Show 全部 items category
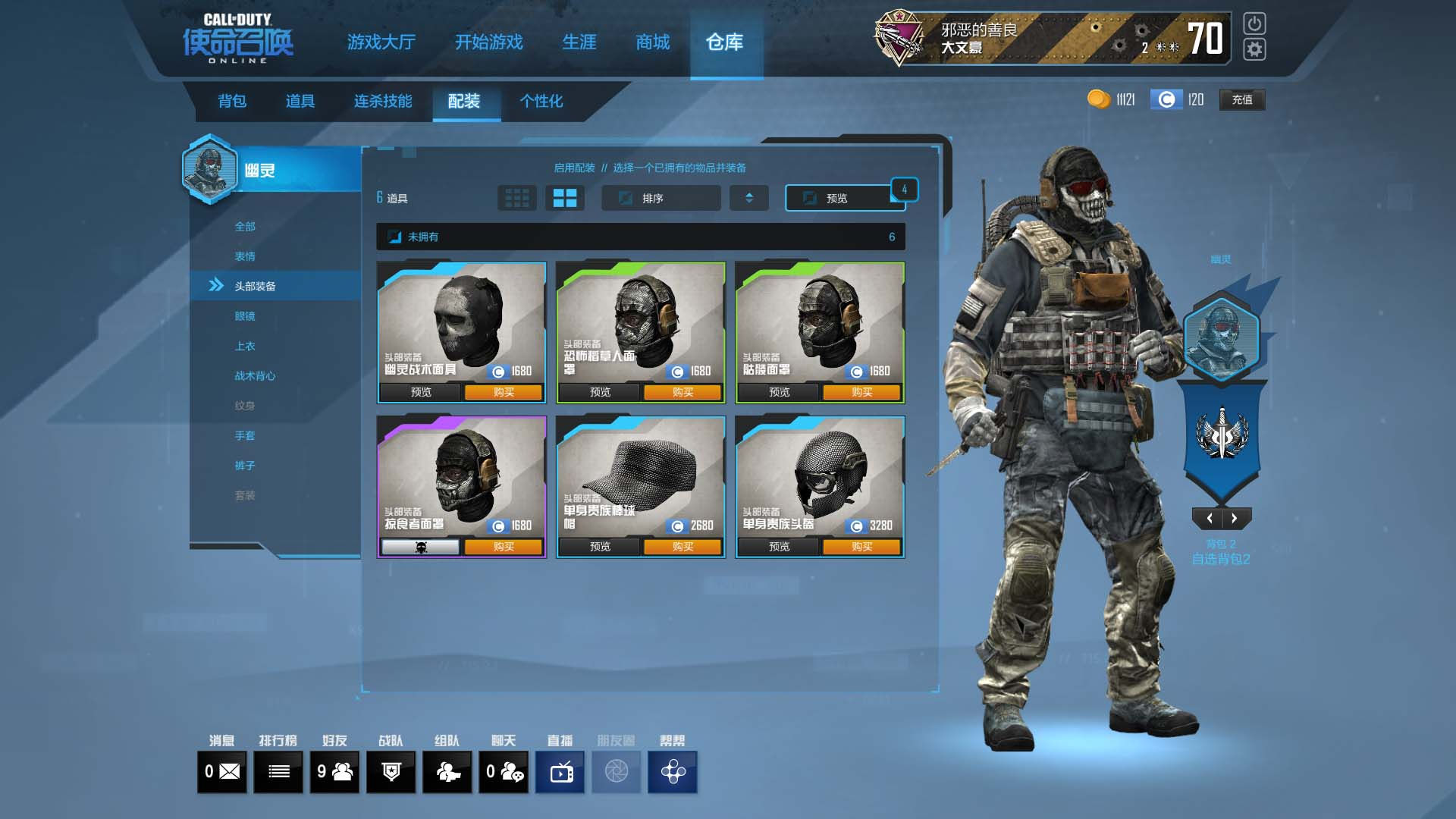The width and height of the screenshot is (1456, 819). pyautogui.click(x=245, y=227)
